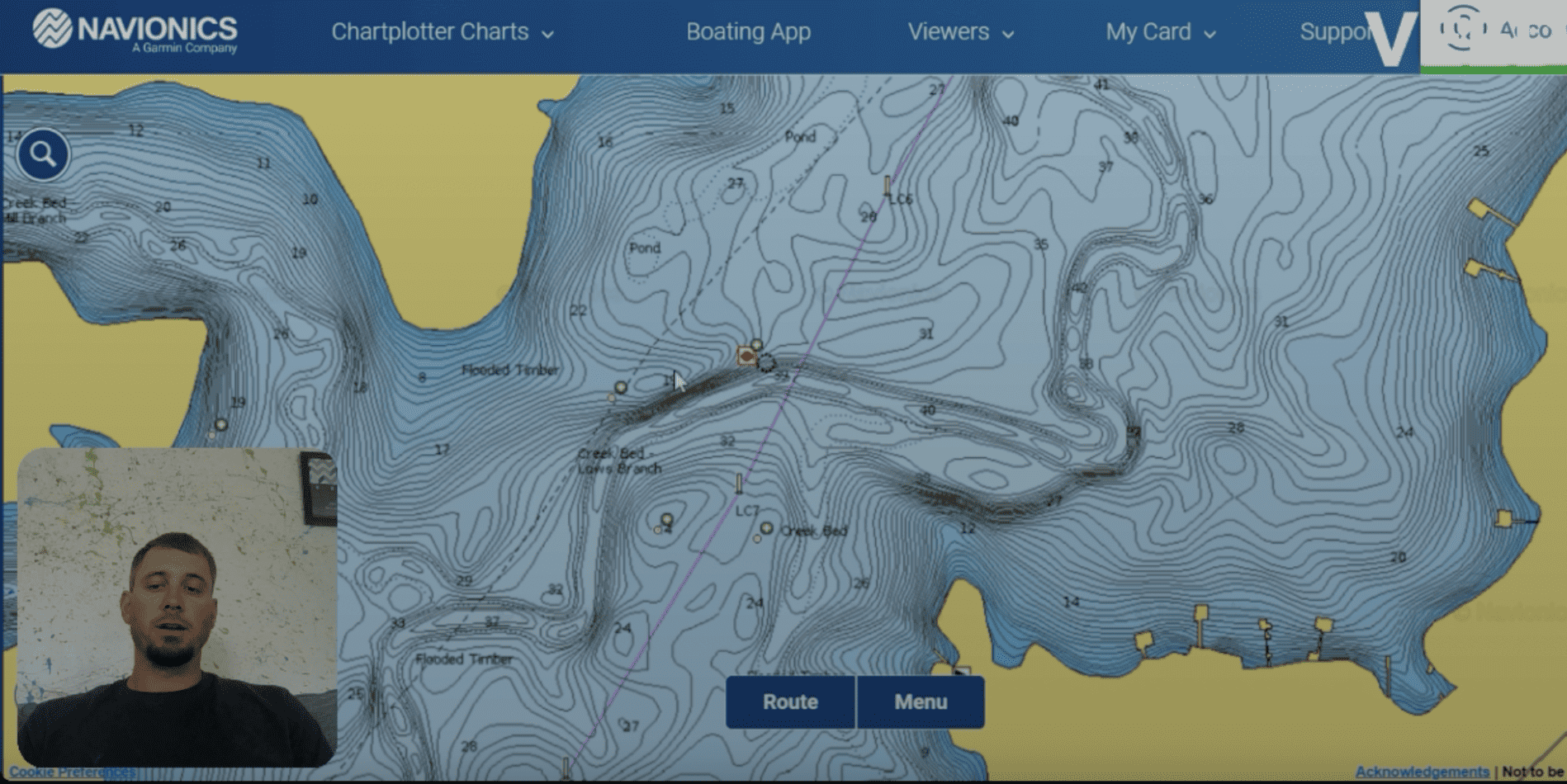Open the Boating App menu item
Viewport: 1567px width, 784px height.
[x=747, y=31]
